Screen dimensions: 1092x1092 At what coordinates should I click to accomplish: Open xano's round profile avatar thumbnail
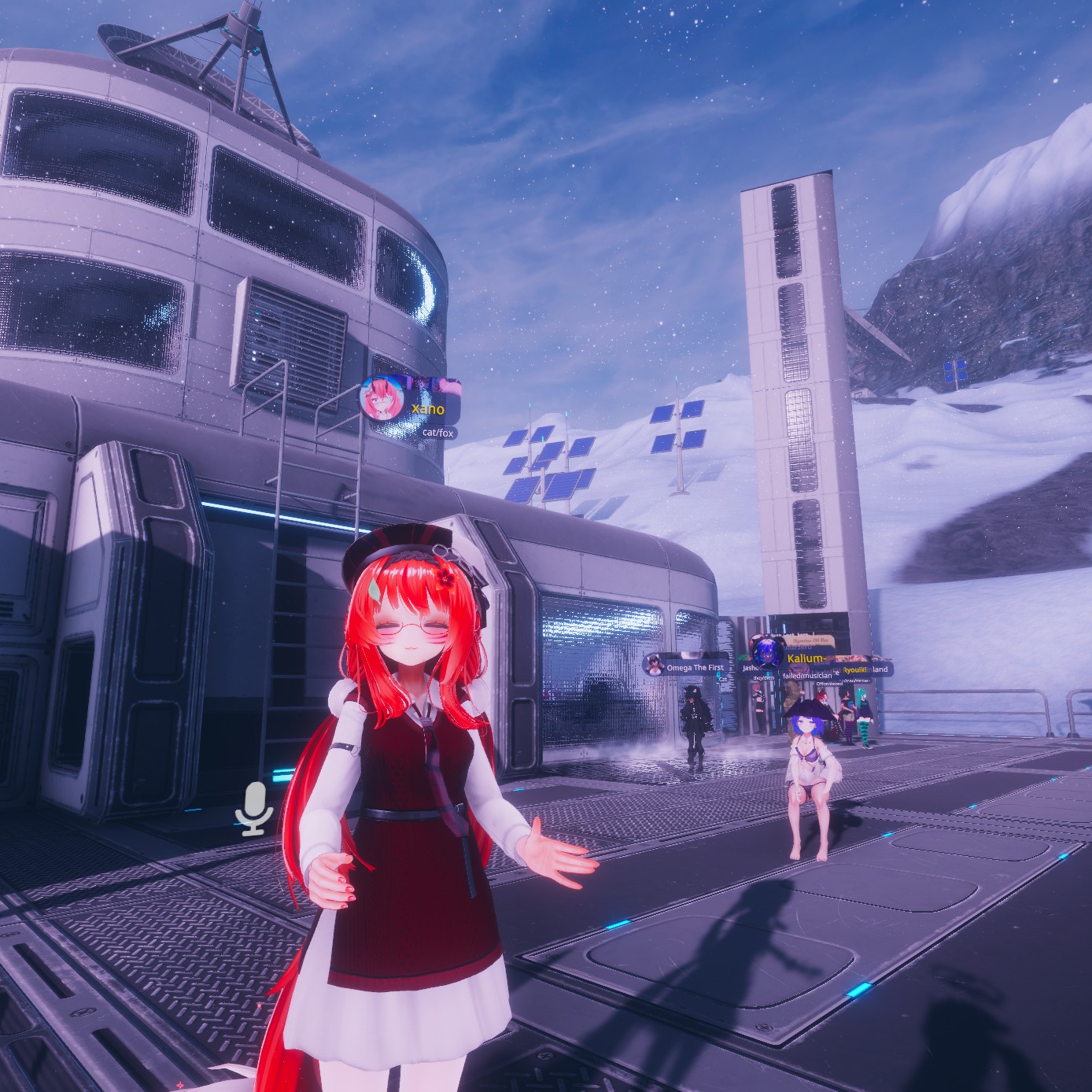click(382, 398)
